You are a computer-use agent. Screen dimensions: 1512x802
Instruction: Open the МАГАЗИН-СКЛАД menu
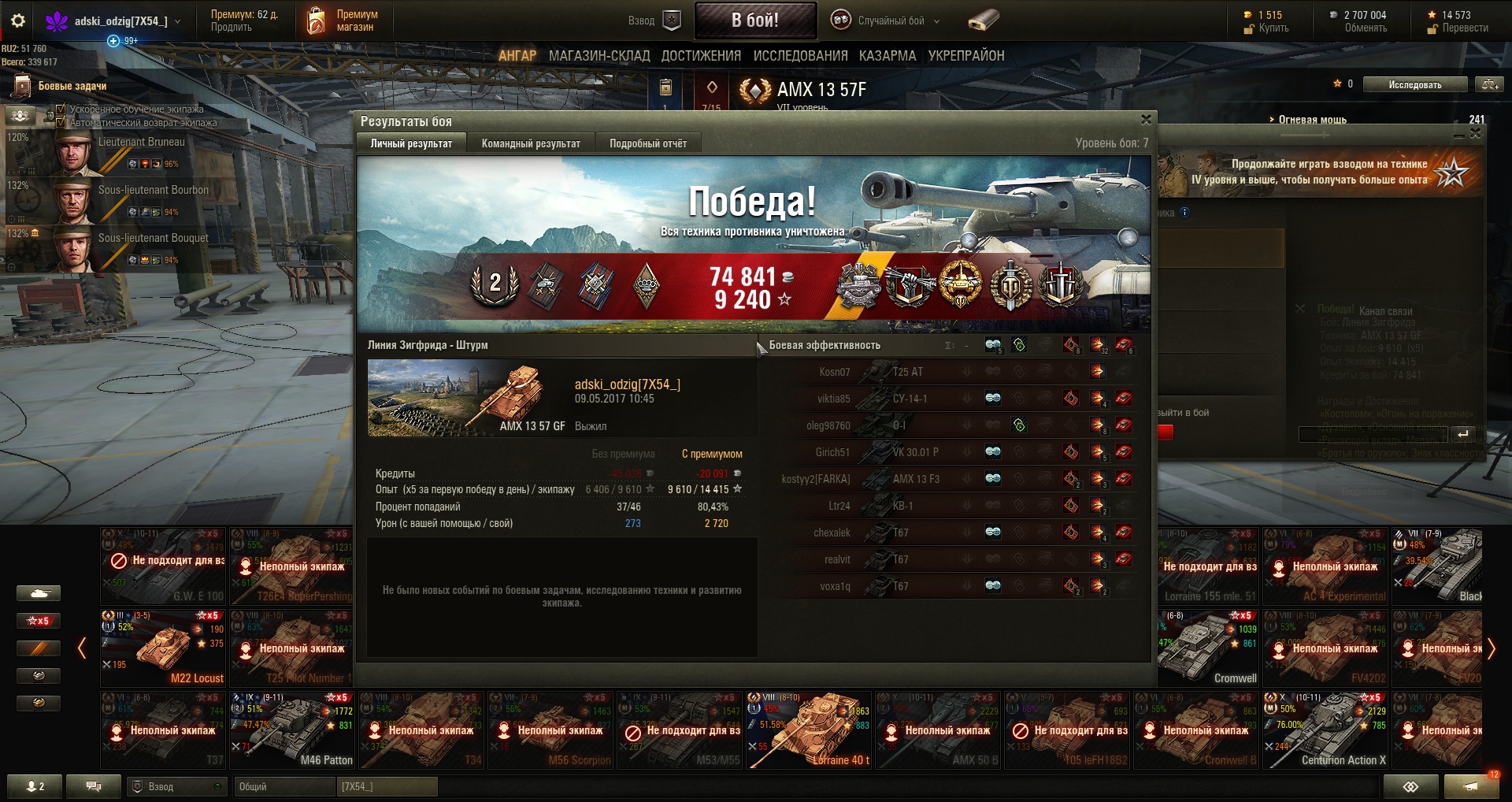point(599,56)
